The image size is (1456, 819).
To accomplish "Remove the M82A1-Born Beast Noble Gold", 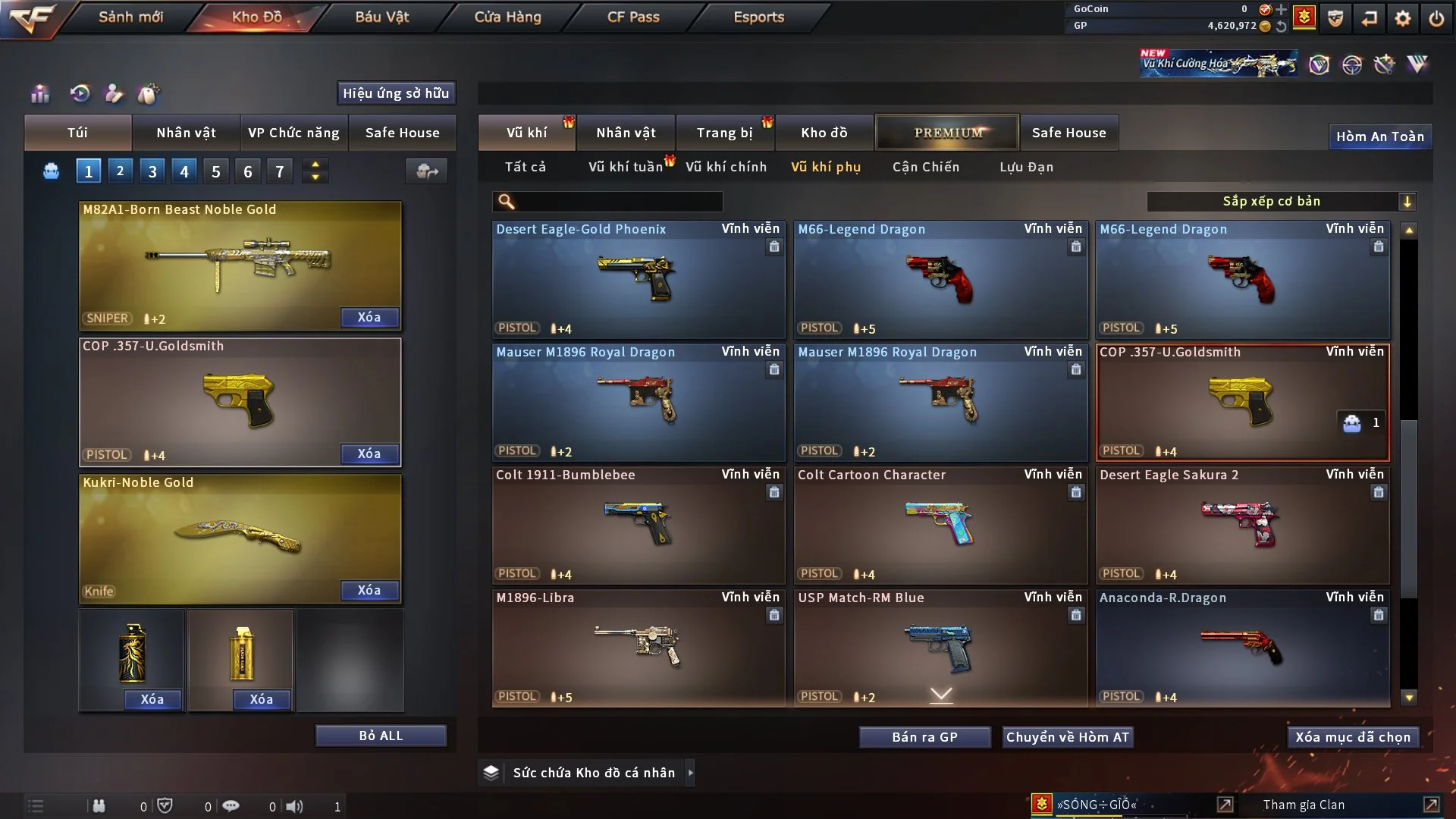I will [x=369, y=317].
